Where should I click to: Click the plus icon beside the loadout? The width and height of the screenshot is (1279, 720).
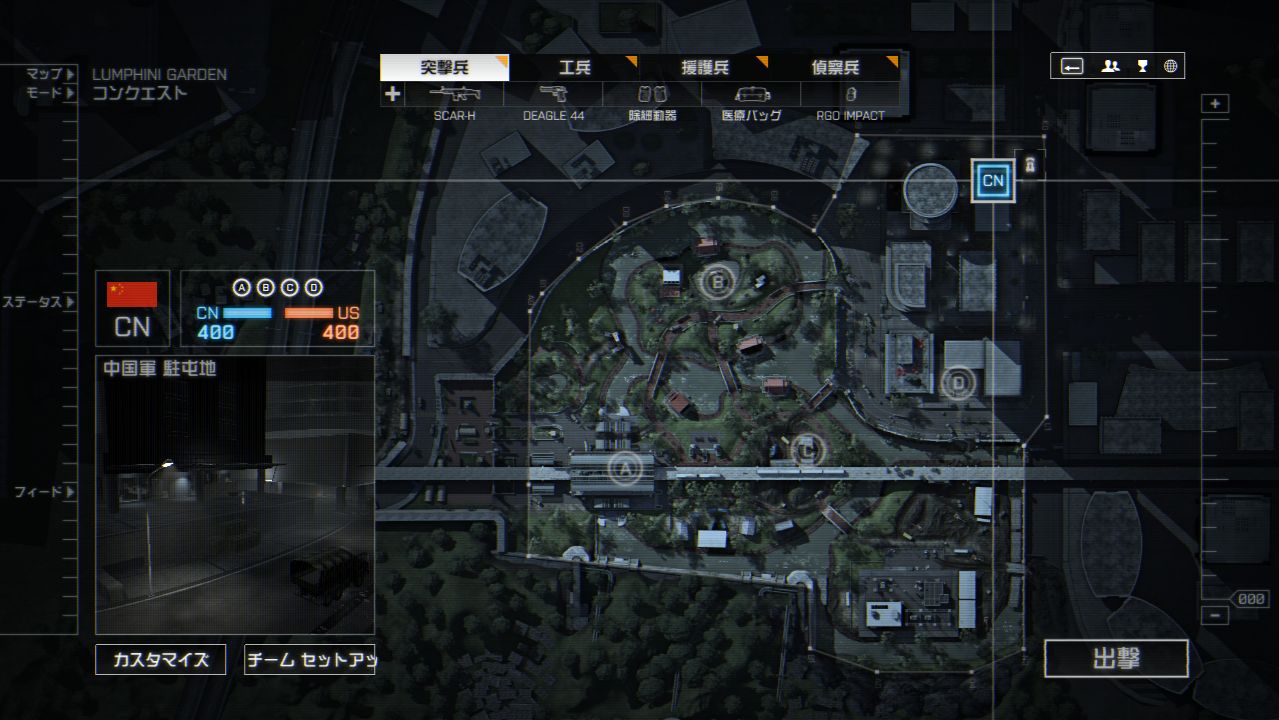(393, 95)
